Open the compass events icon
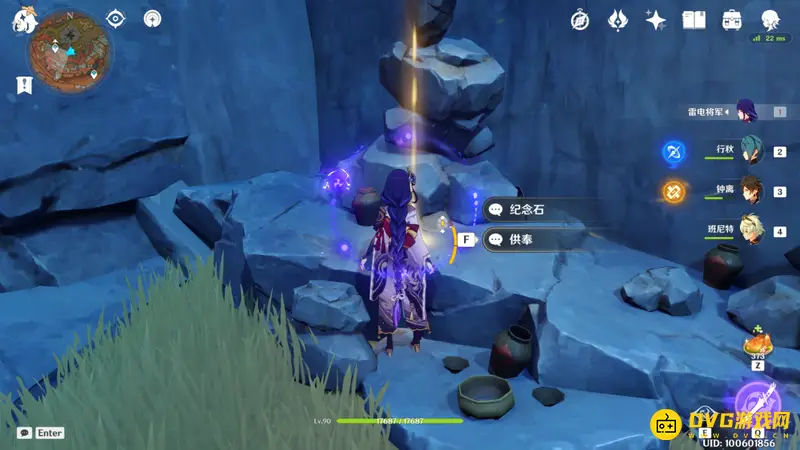Image resolution: width=800 pixels, height=450 pixels. (x=580, y=19)
